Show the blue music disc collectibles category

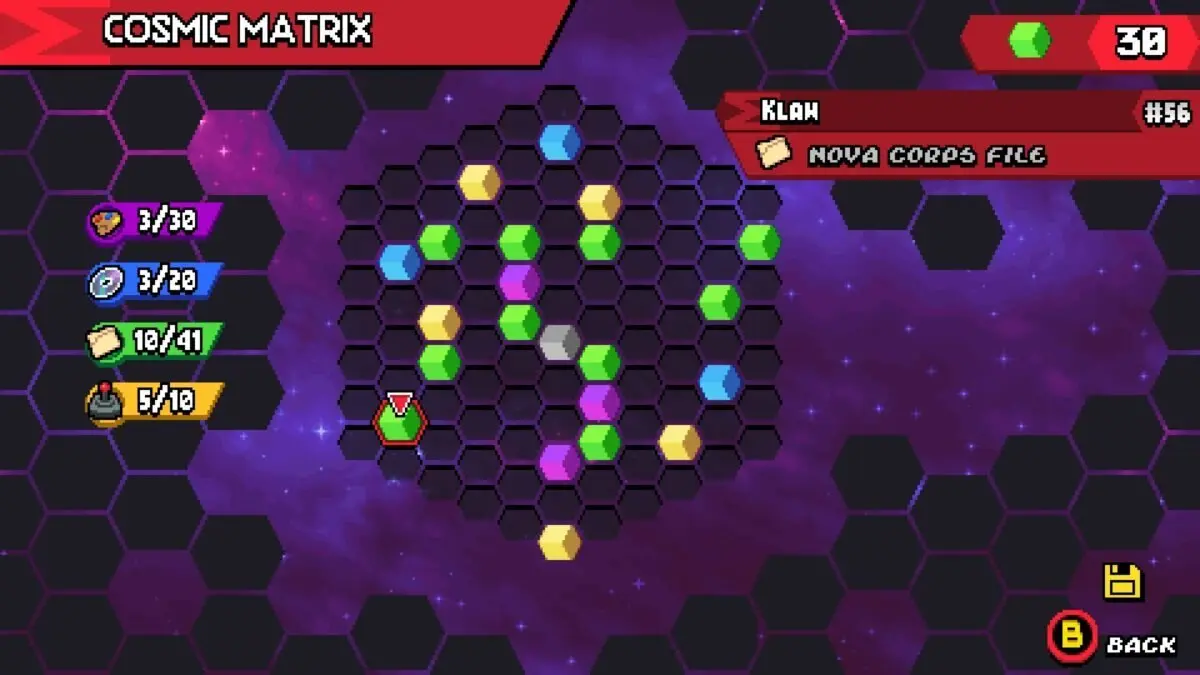coord(153,282)
